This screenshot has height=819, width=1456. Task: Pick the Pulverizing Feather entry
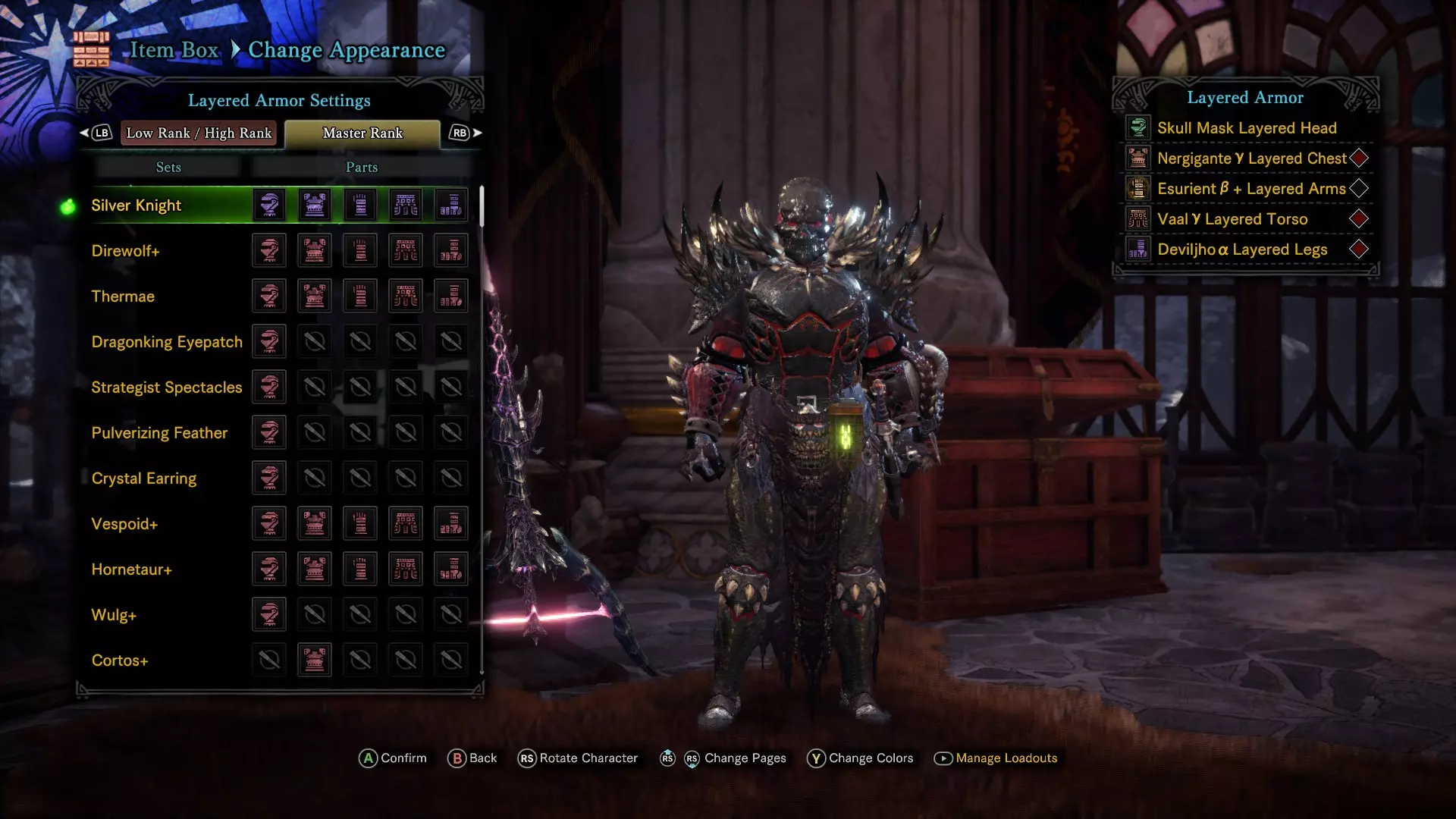159,433
